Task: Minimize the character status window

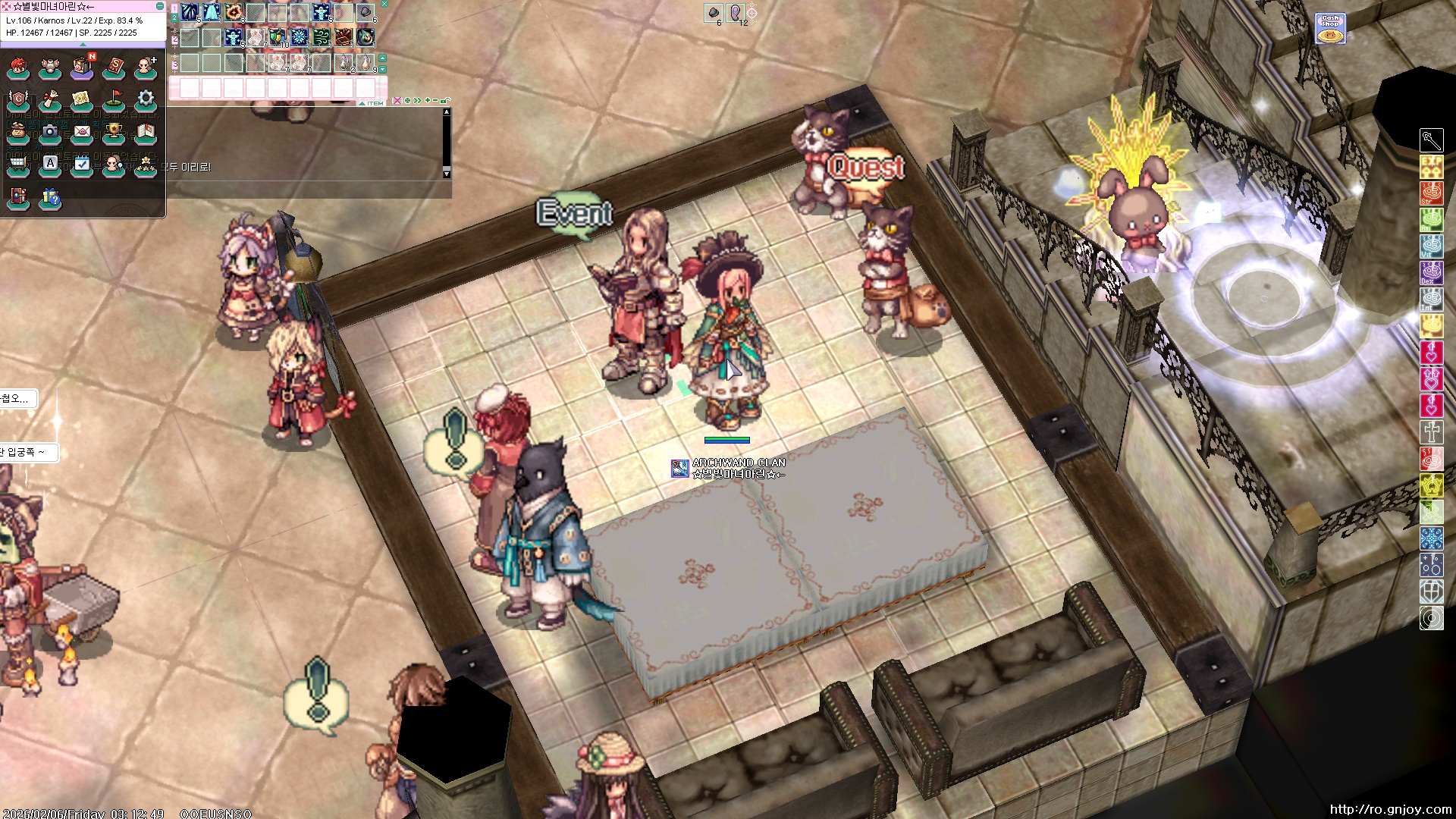Action: [x=159, y=6]
